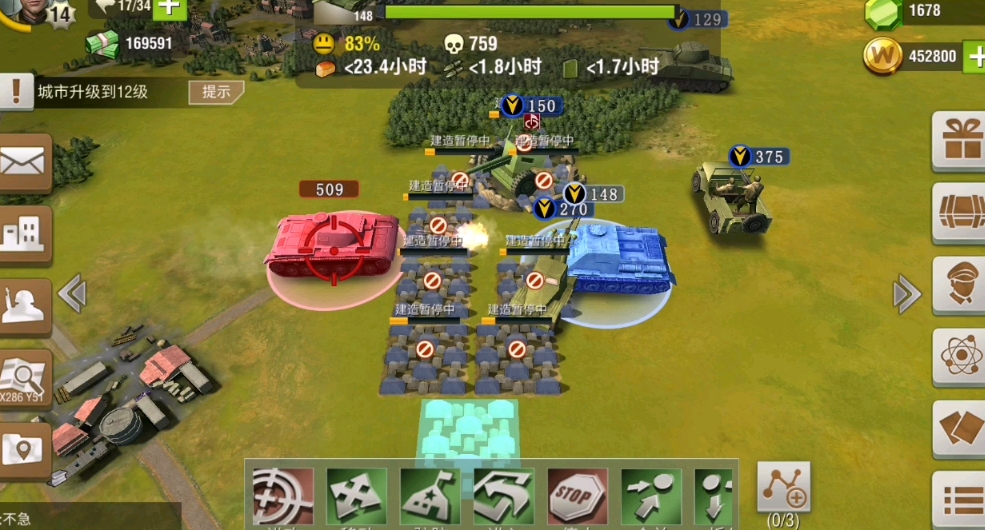Image resolution: width=985 pixels, height=530 pixels.
Task: Open the coordinate search map button
Action: point(24,379)
